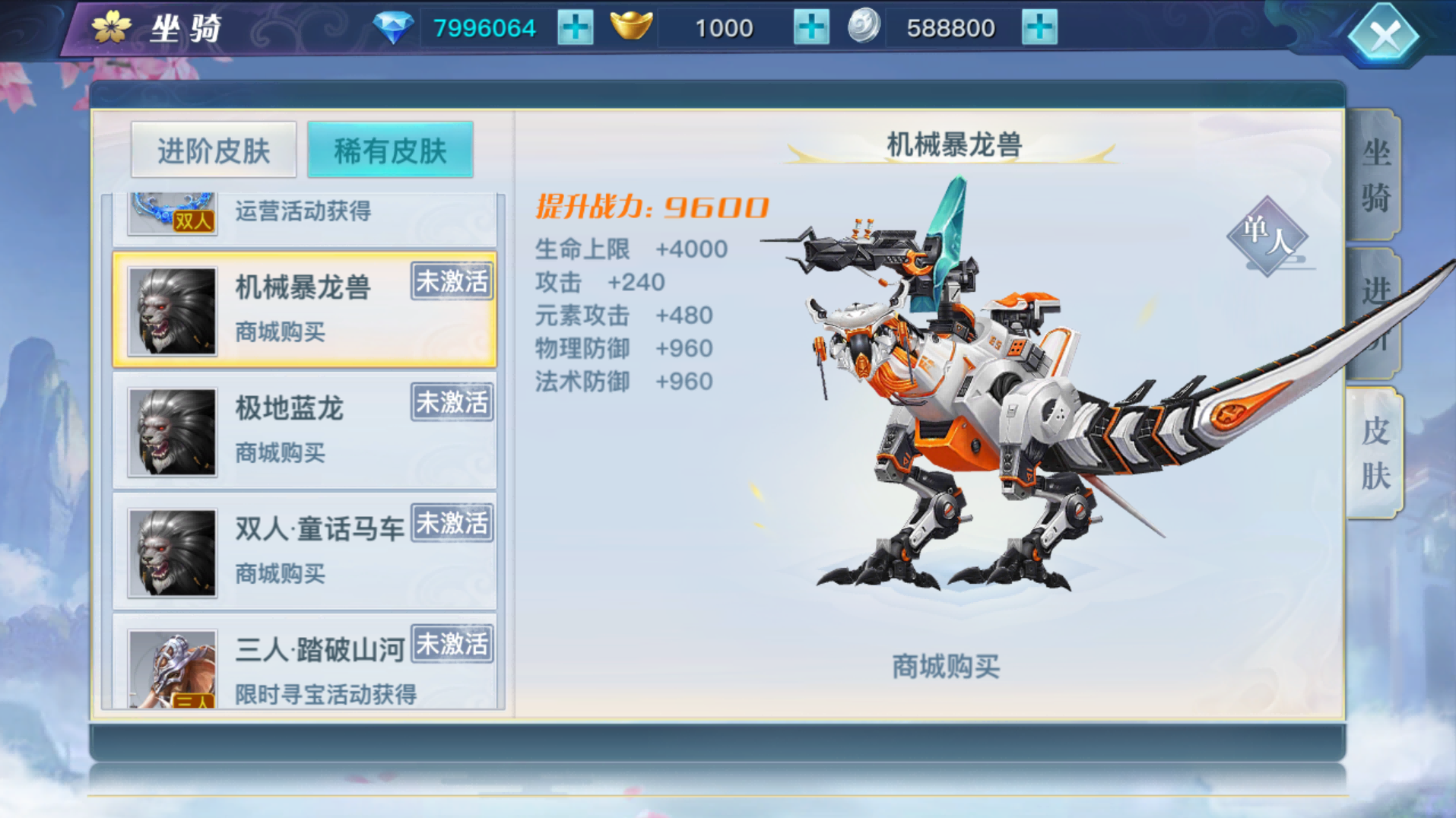Switch to the 进阶皮肤 tab
The image size is (1456, 818).
[214, 149]
